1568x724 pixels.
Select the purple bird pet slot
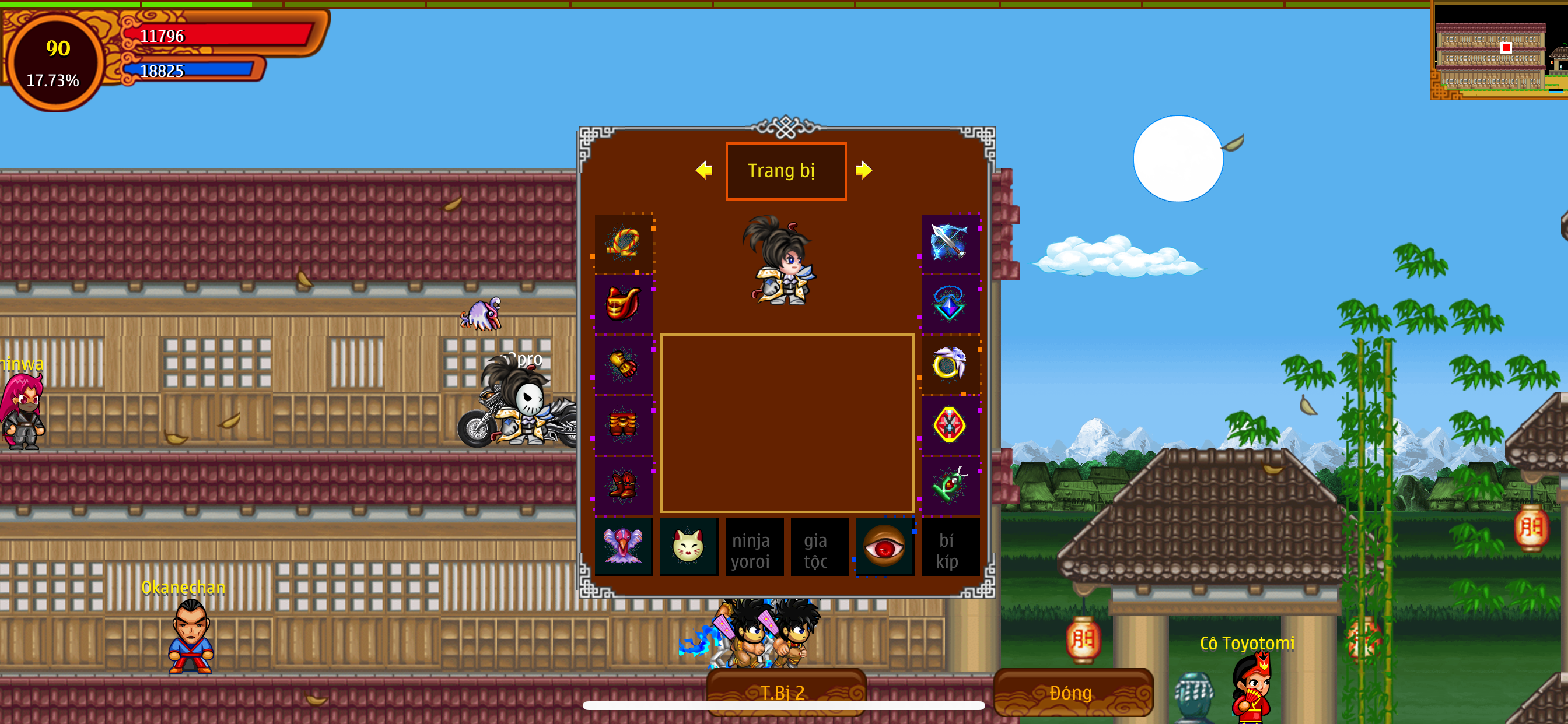click(624, 546)
